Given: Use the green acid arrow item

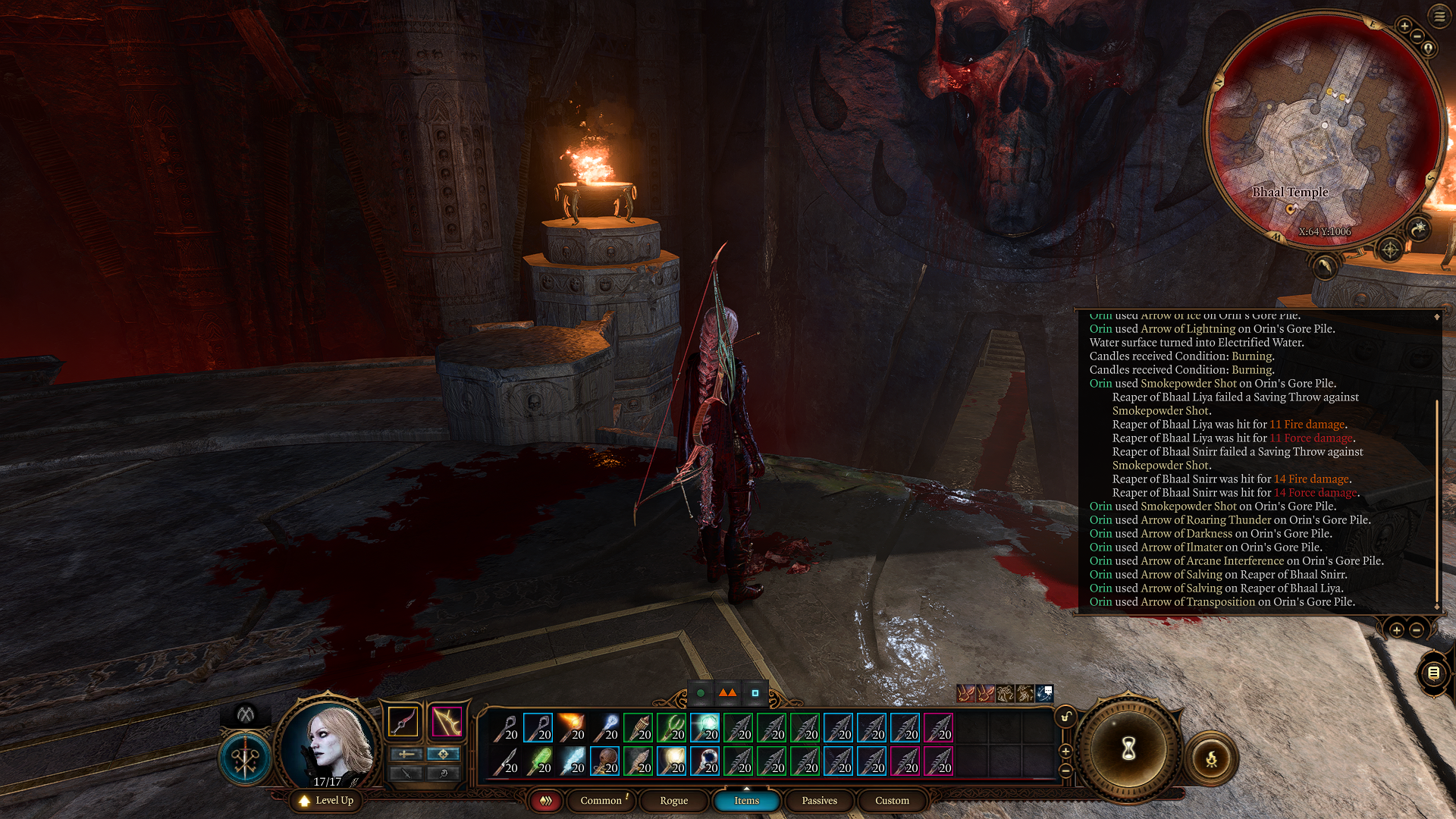Looking at the screenshot, I should coord(538,761).
